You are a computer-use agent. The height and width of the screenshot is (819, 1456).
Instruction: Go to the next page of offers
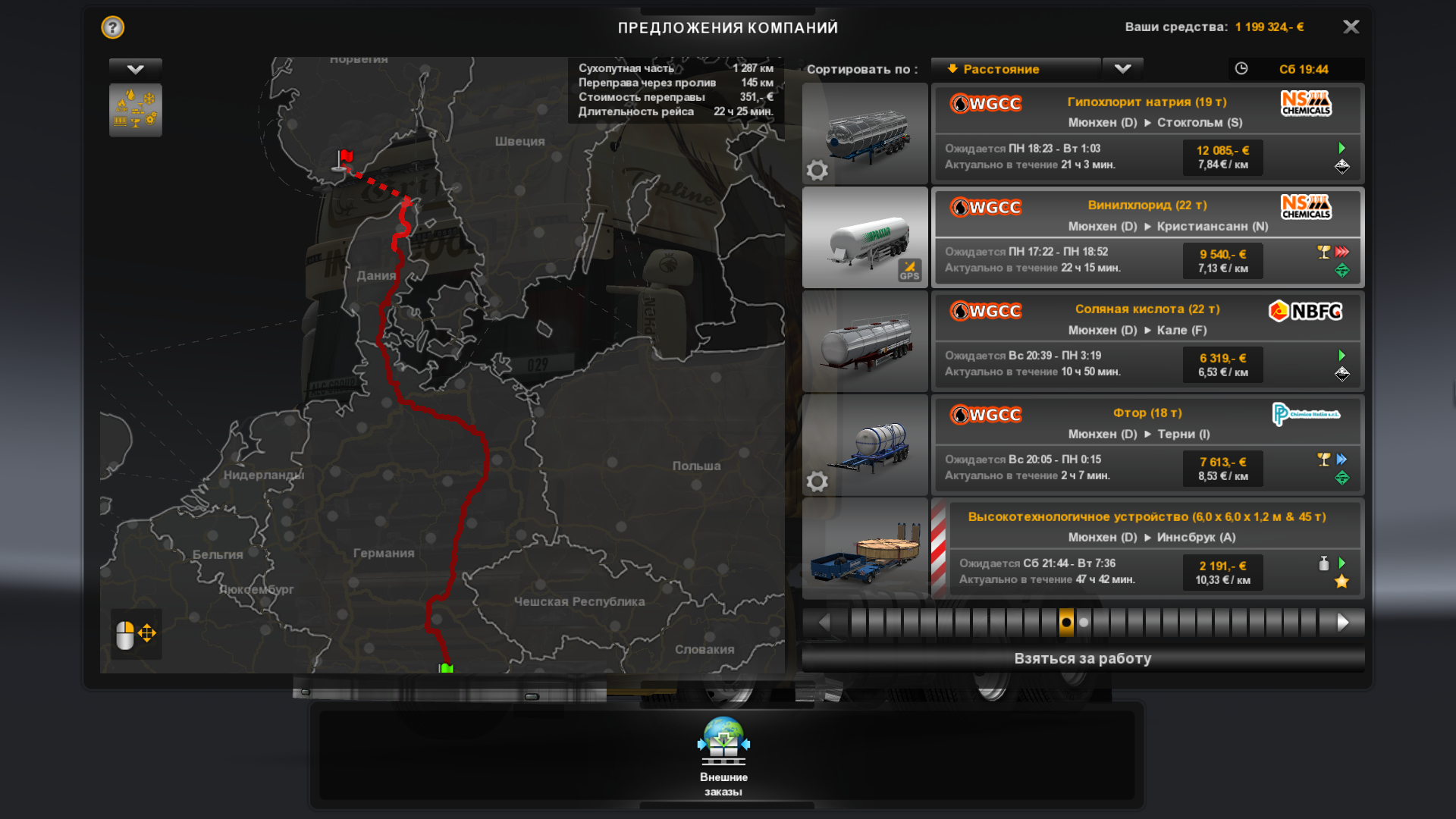(1342, 623)
